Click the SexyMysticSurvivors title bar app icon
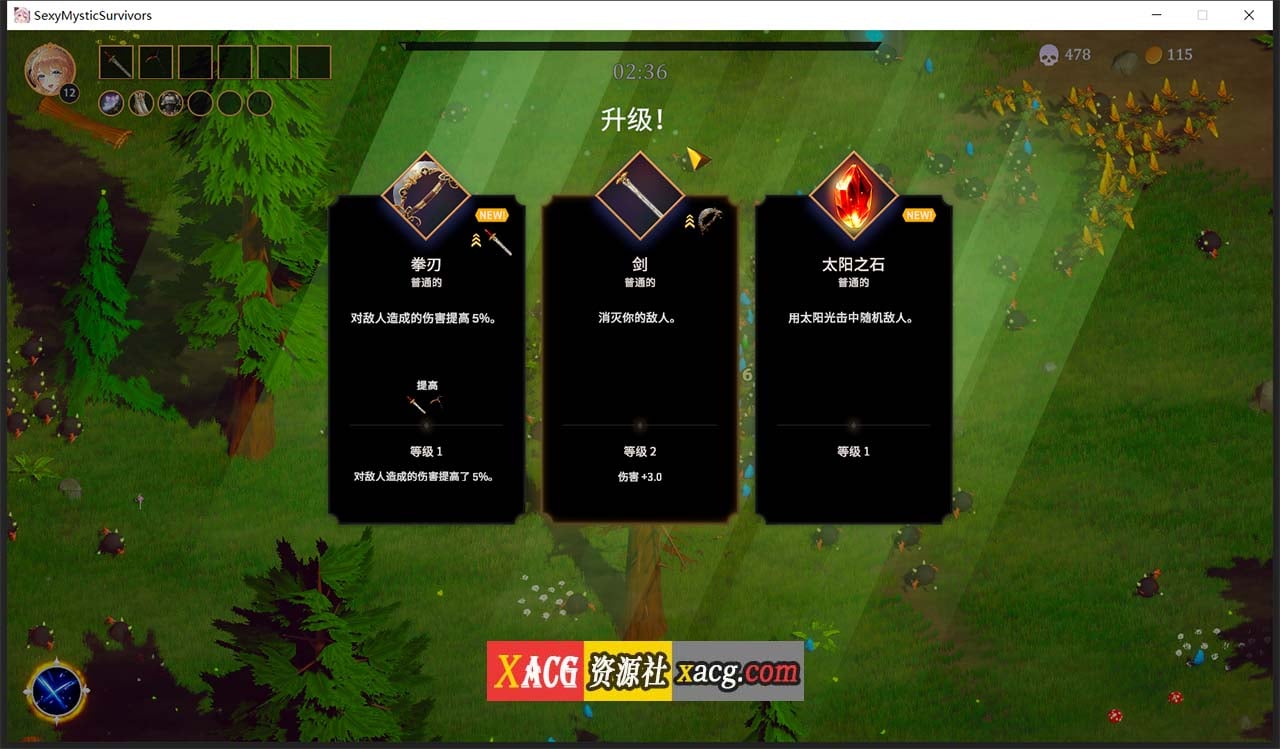This screenshot has width=1280, height=749. click(20, 15)
